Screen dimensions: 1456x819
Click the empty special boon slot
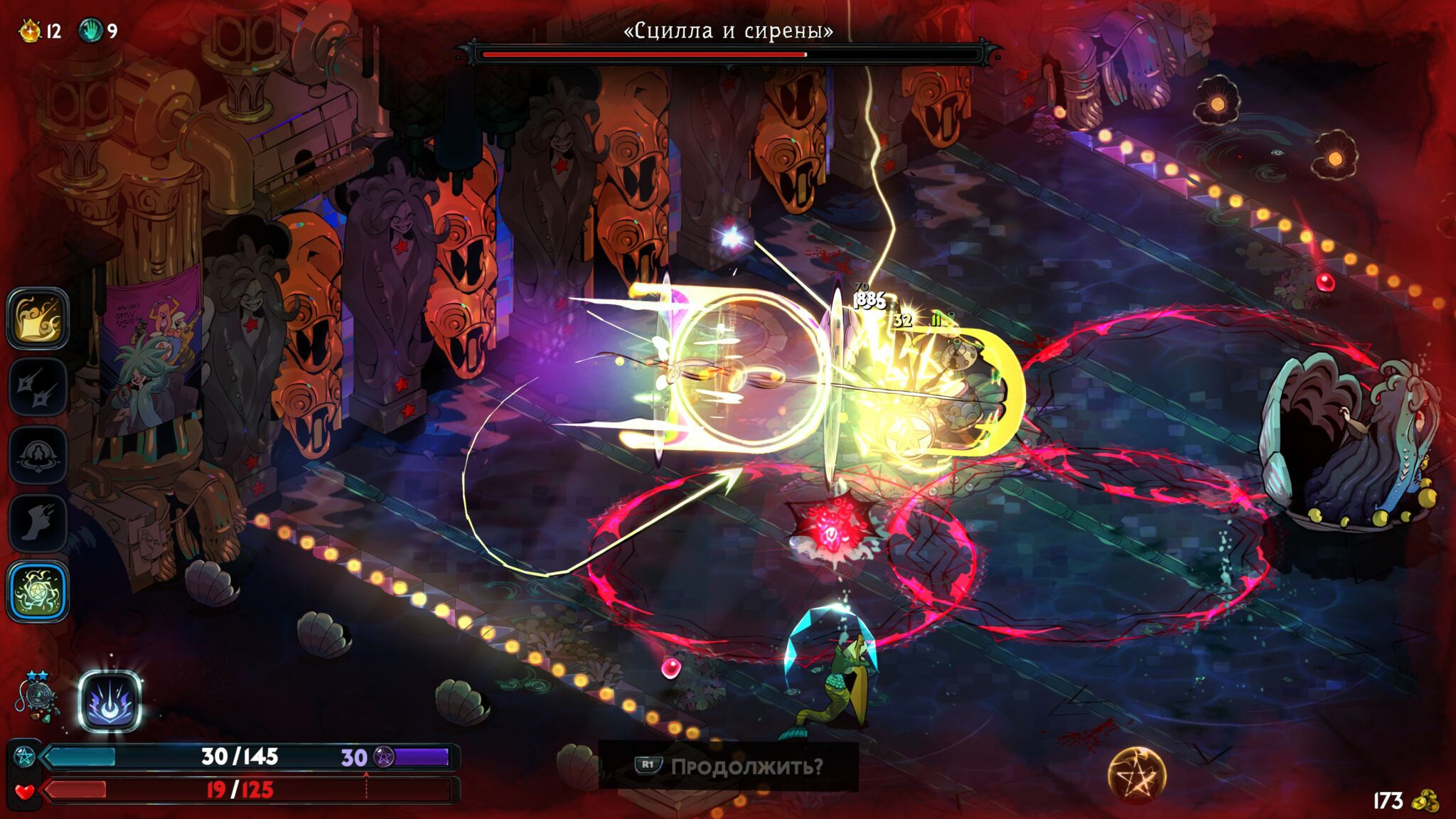tap(38, 387)
